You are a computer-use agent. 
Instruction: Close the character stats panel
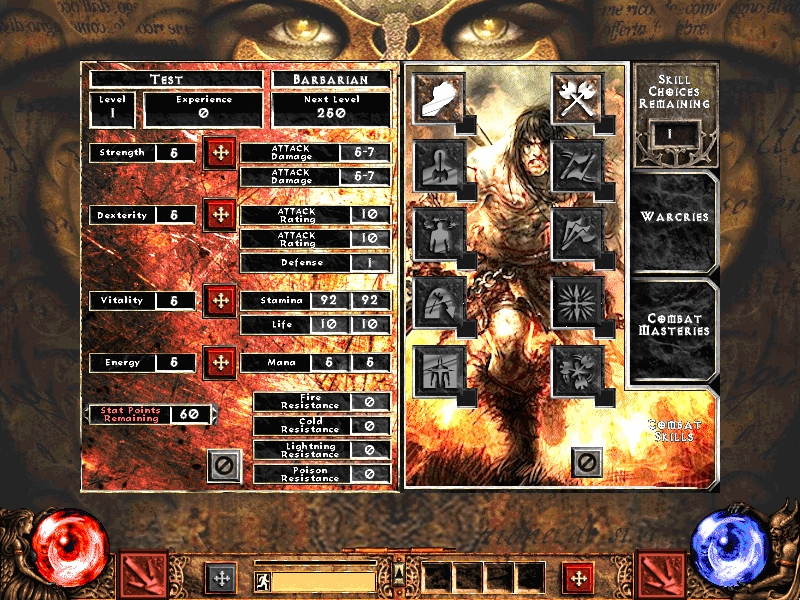pyautogui.click(x=224, y=465)
